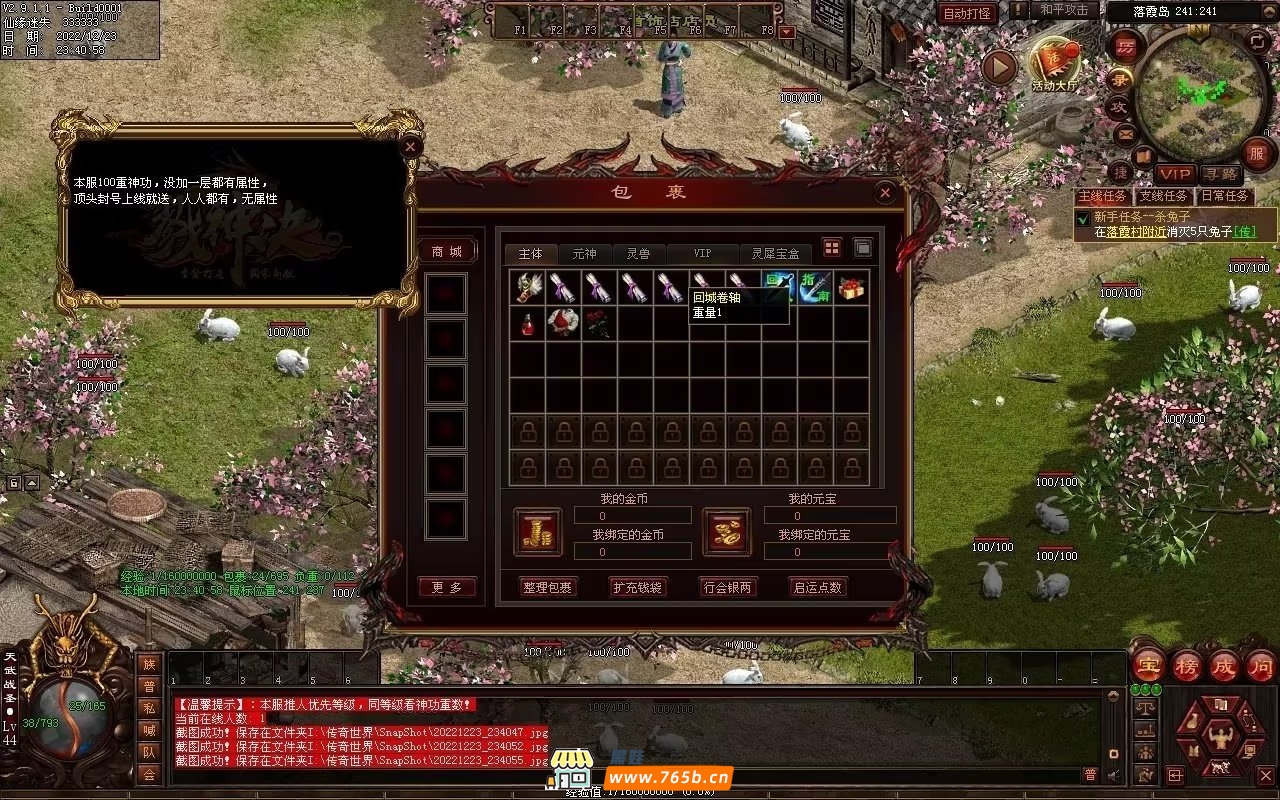
Task: Click the 寻路 pathfinding button
Action: 1220,175
